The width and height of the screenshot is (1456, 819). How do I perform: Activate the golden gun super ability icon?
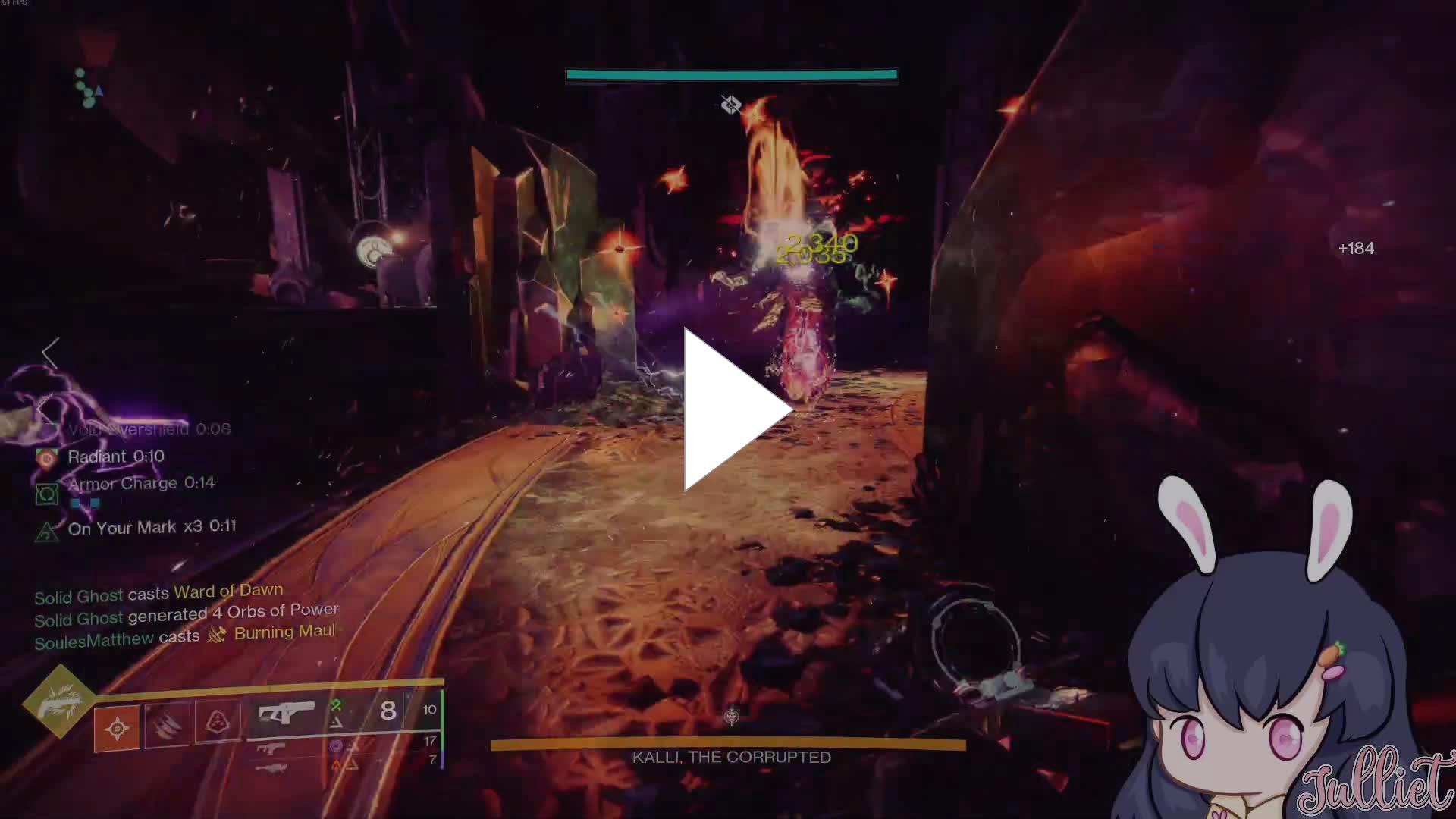[59, 701]
